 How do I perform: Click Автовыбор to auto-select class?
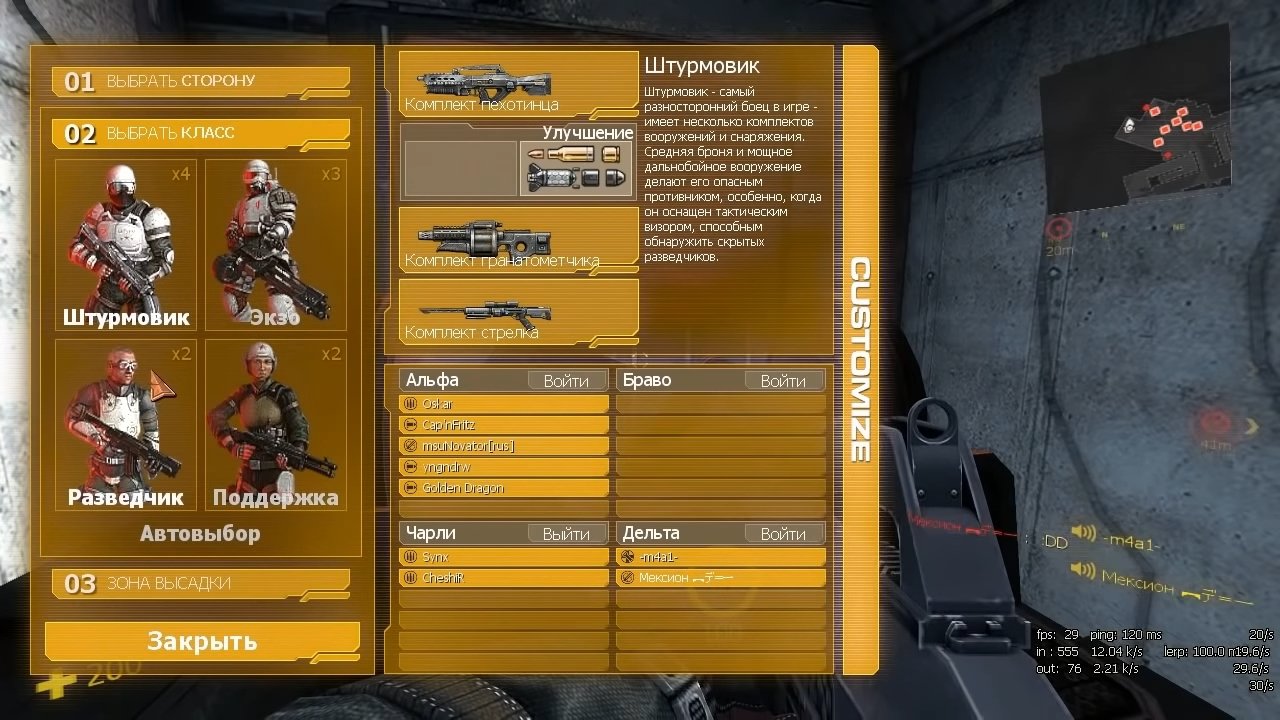click(x=200, y=534)
